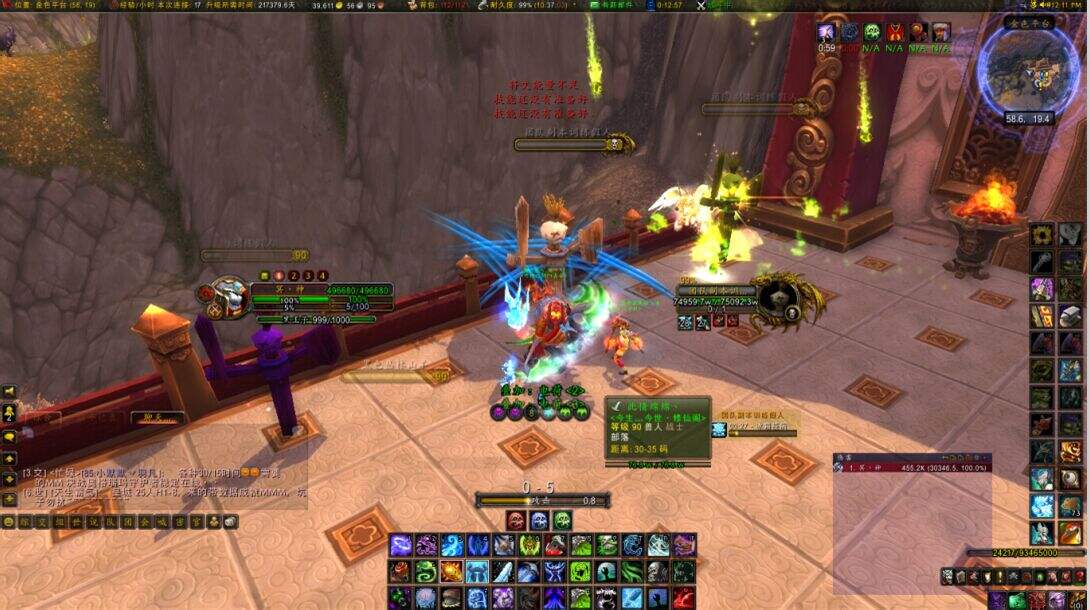1090x610 pixels.
Task: Activate the red skull stance button
Action: coord(516,520)
